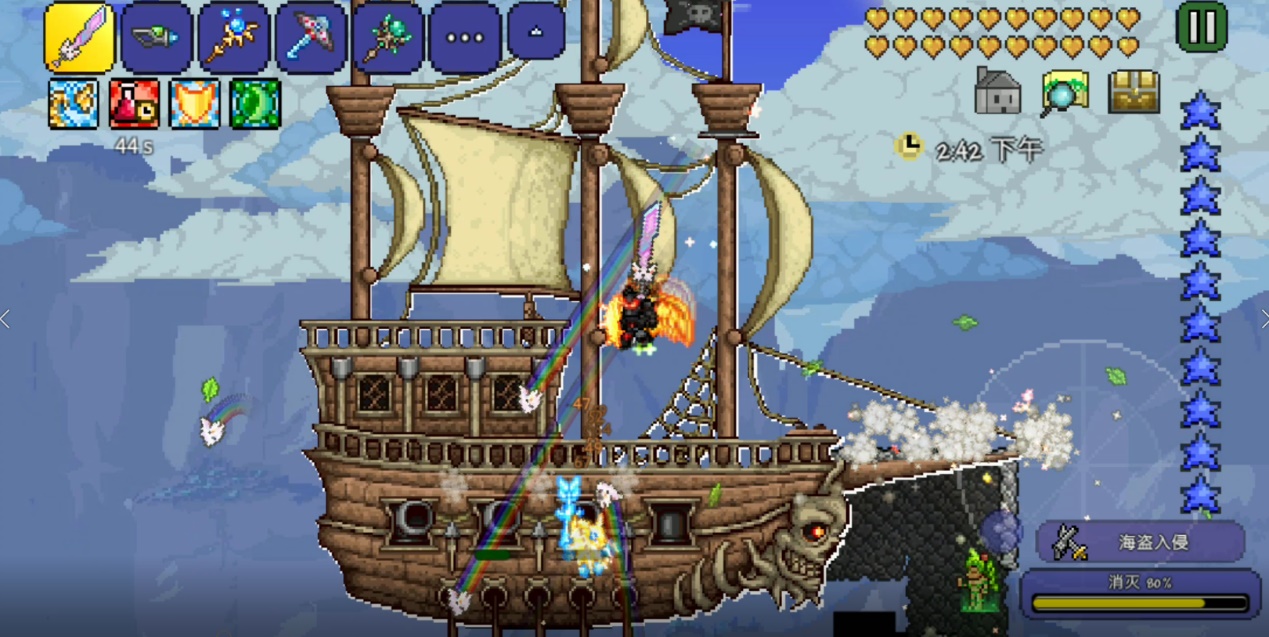Select the green gem staff hotbar slot

(x=387, y=37)
